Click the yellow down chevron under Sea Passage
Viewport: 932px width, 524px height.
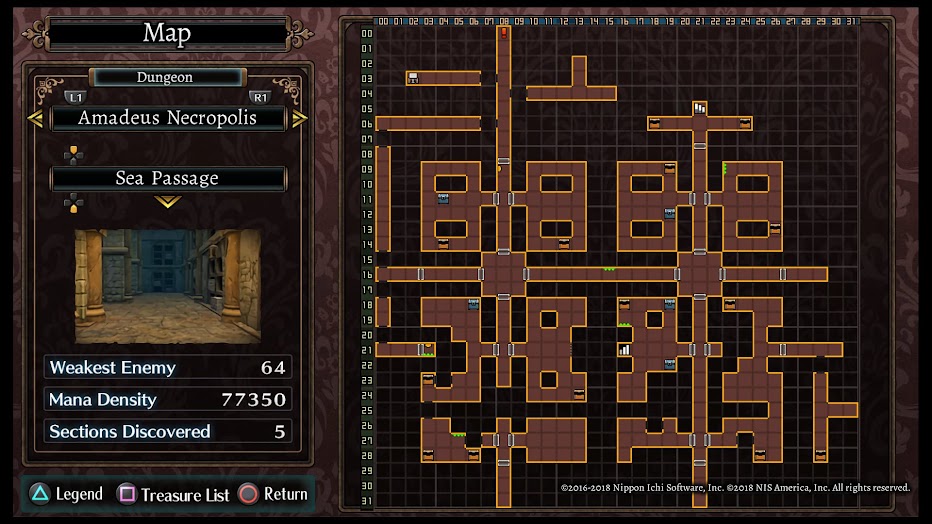[167, 202]
